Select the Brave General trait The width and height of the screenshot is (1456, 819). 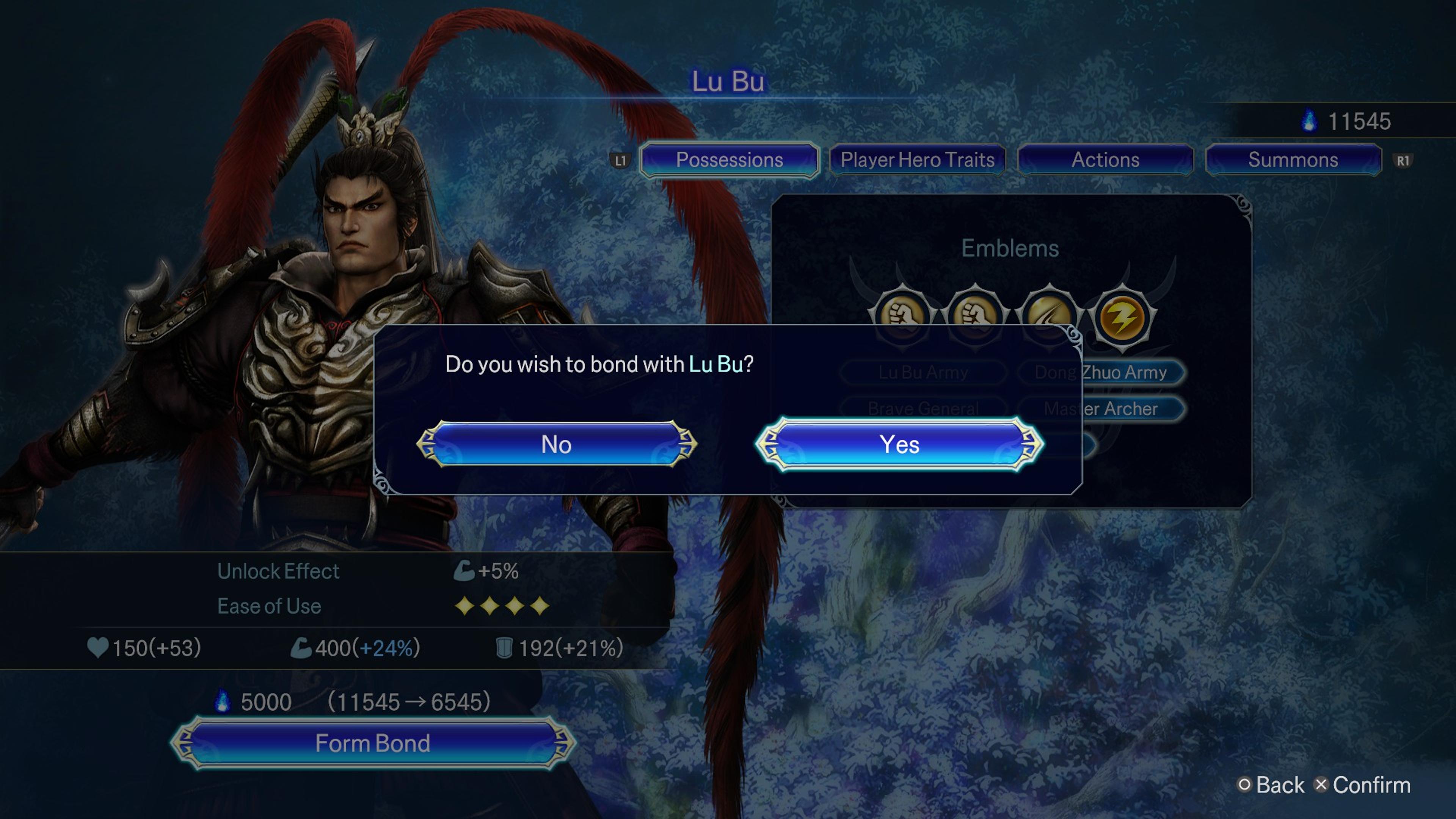(923, 409)
